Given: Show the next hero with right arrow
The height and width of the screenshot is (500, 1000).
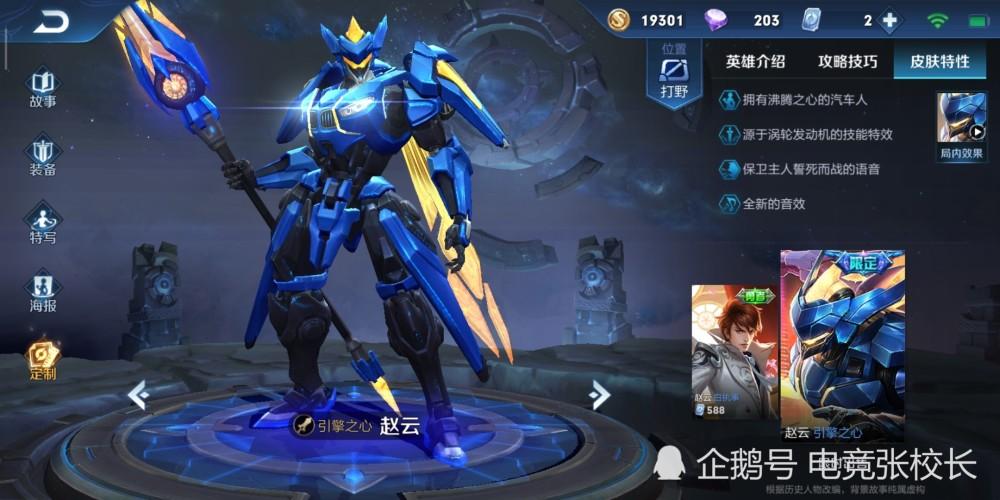Looking at the screenshot, I should pos(600,395).
